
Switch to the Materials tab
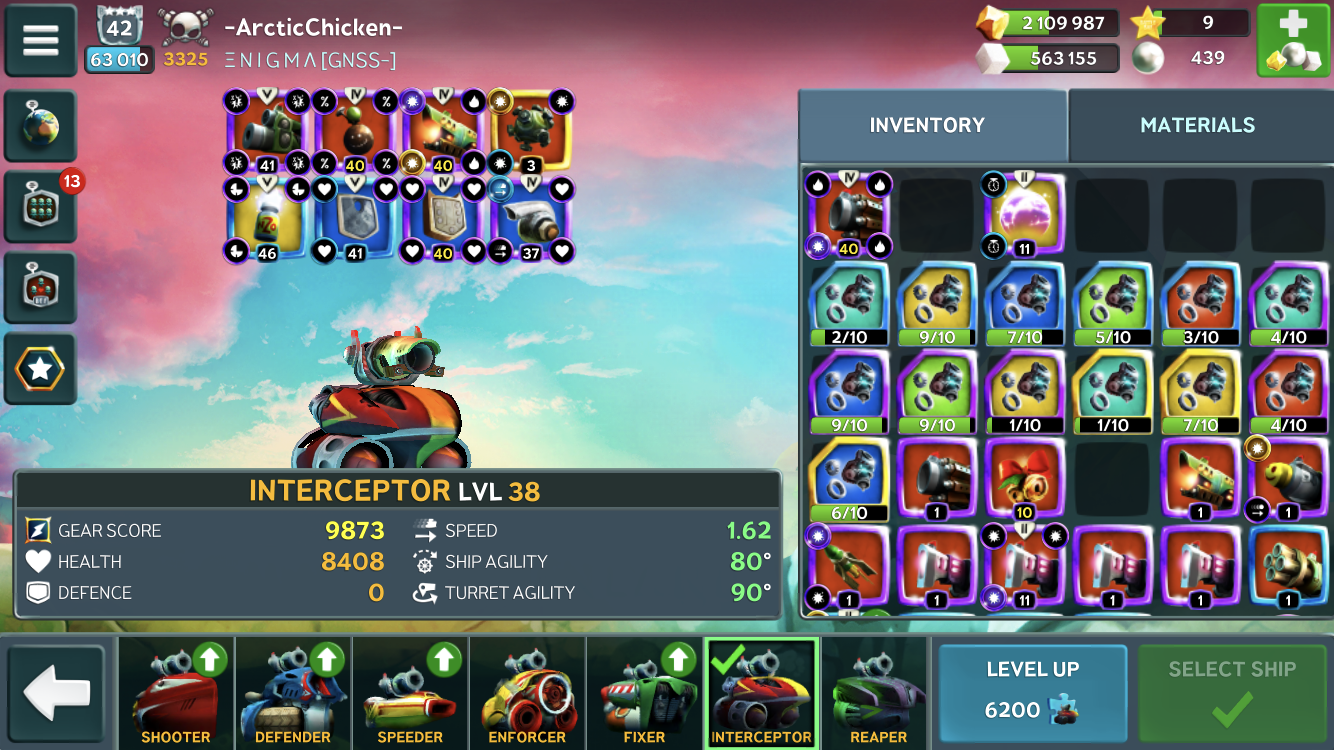click(x=1197, y=125)
